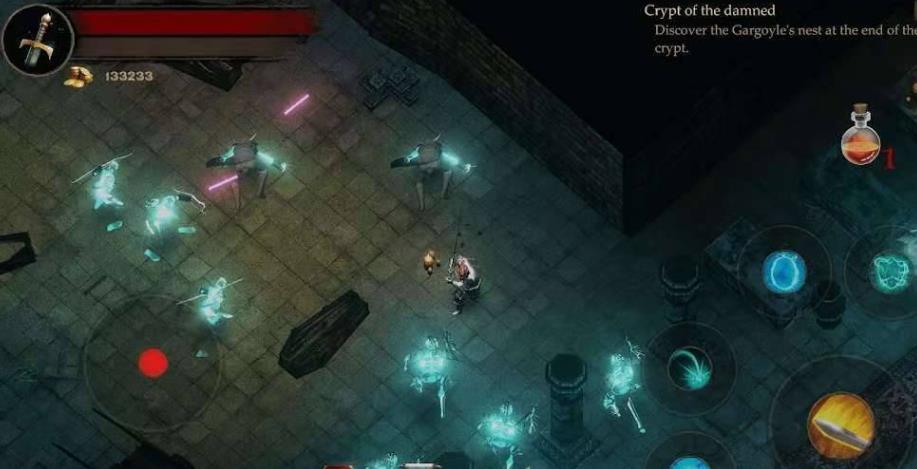
Task: Trigger the teal swirling slash skill
Action: coord(689,367)
